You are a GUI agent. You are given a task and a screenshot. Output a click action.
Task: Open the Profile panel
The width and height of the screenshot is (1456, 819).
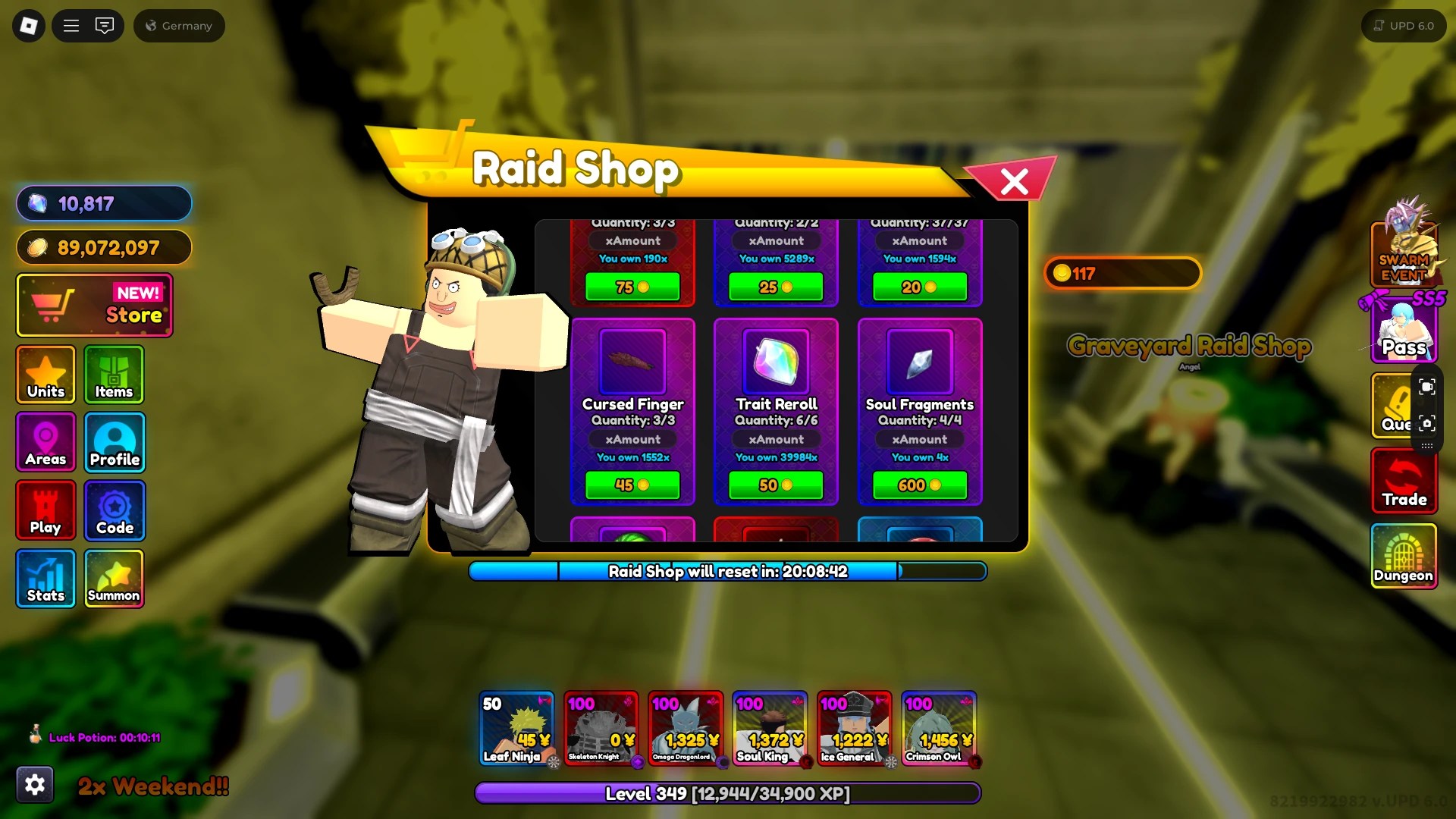pyautogui.click(x=114, y=442)
